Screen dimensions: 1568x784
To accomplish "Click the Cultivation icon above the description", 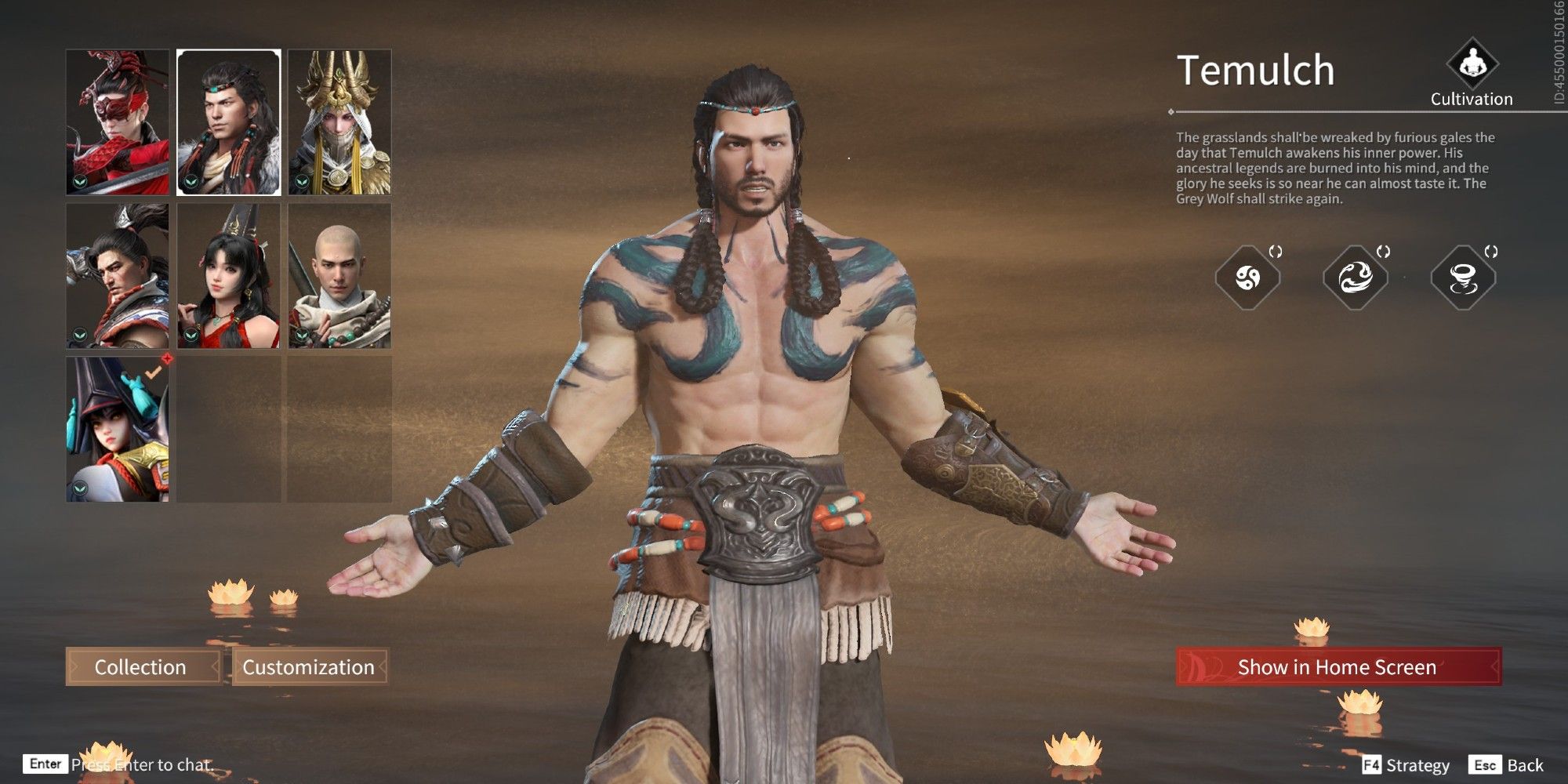I will click(x=1472, y=69).
